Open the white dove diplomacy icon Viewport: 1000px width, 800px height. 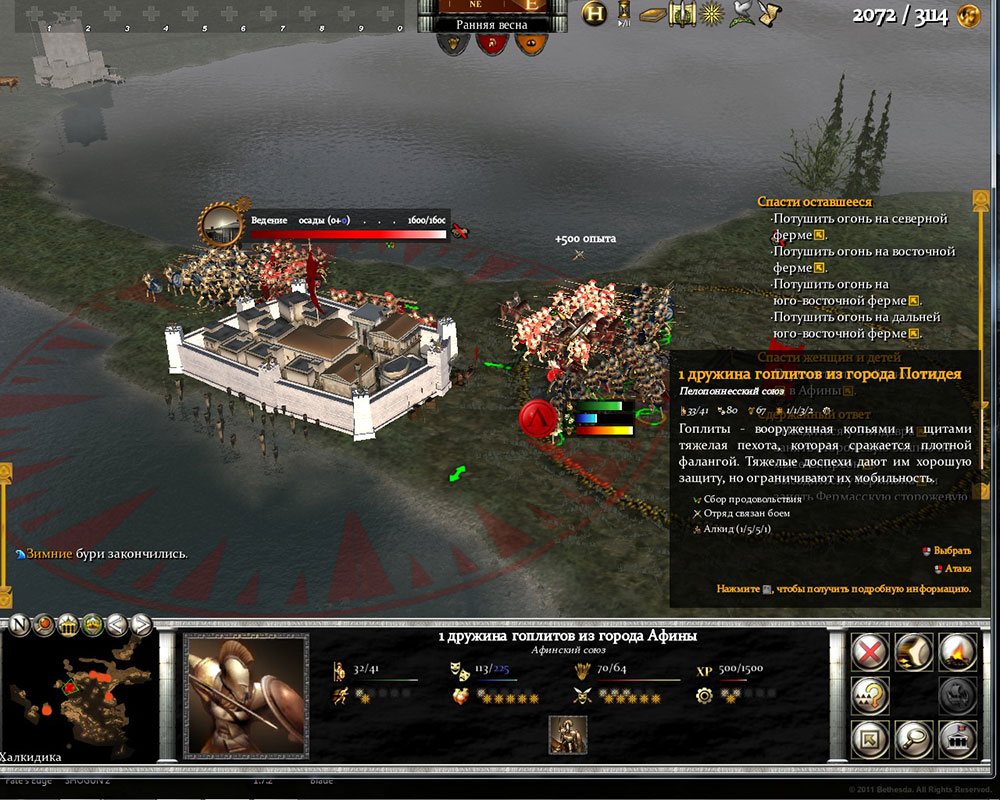click(742, 14)
